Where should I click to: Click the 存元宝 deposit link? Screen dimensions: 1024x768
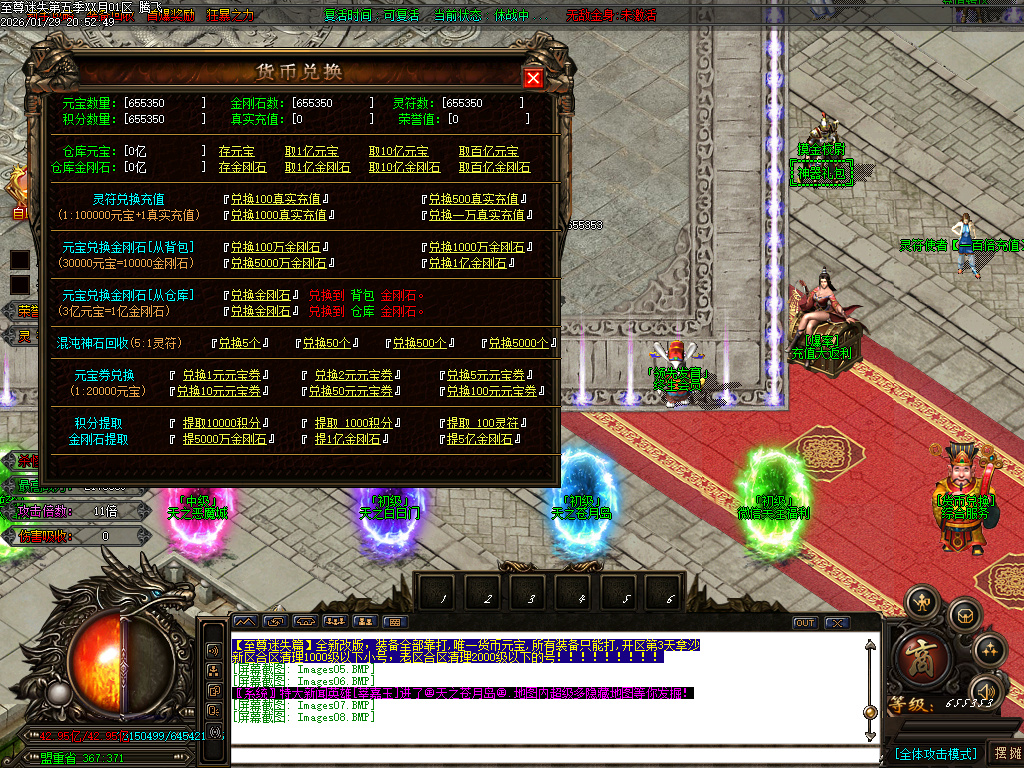pyautogui.click(x=238, y=151)
